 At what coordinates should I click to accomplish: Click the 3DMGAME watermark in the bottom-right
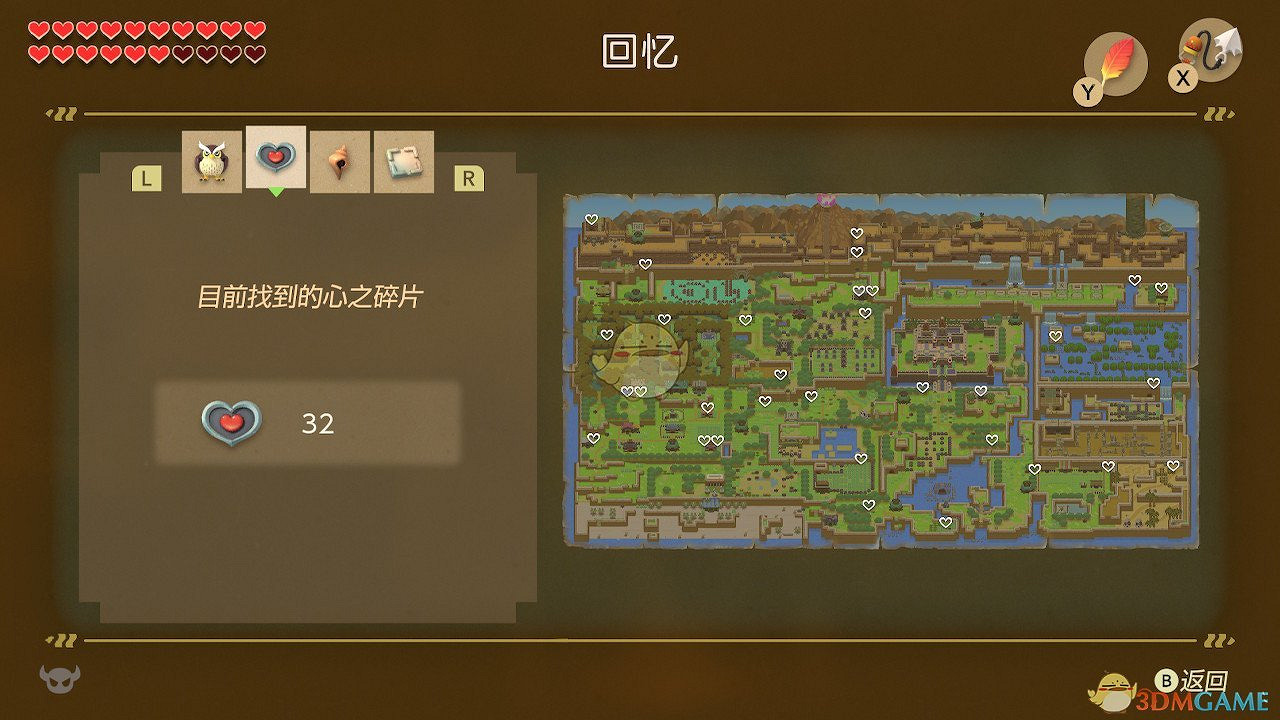pyautogui.click(x=1202, y=702)
